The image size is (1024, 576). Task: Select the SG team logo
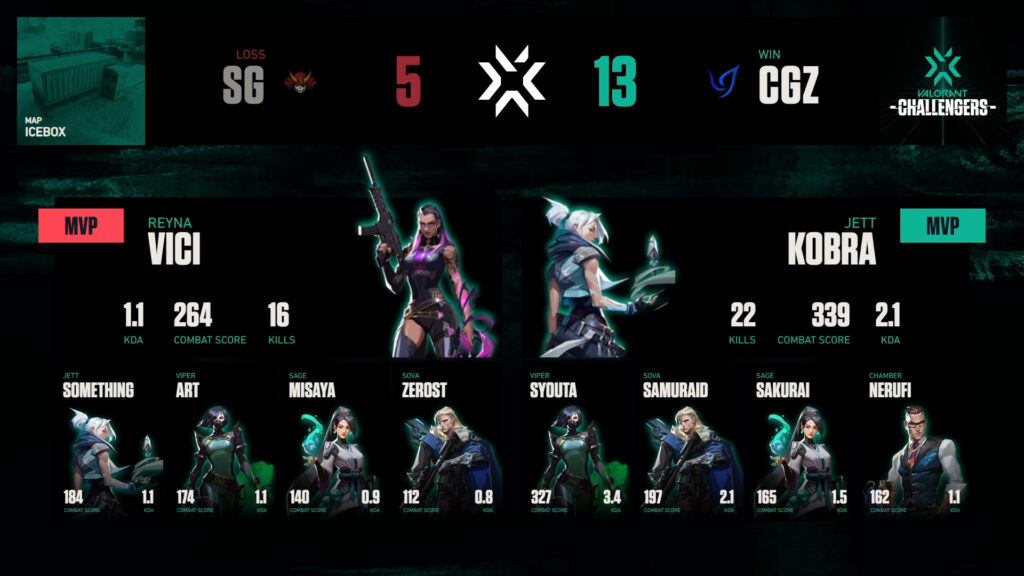[x=299, y=82]
